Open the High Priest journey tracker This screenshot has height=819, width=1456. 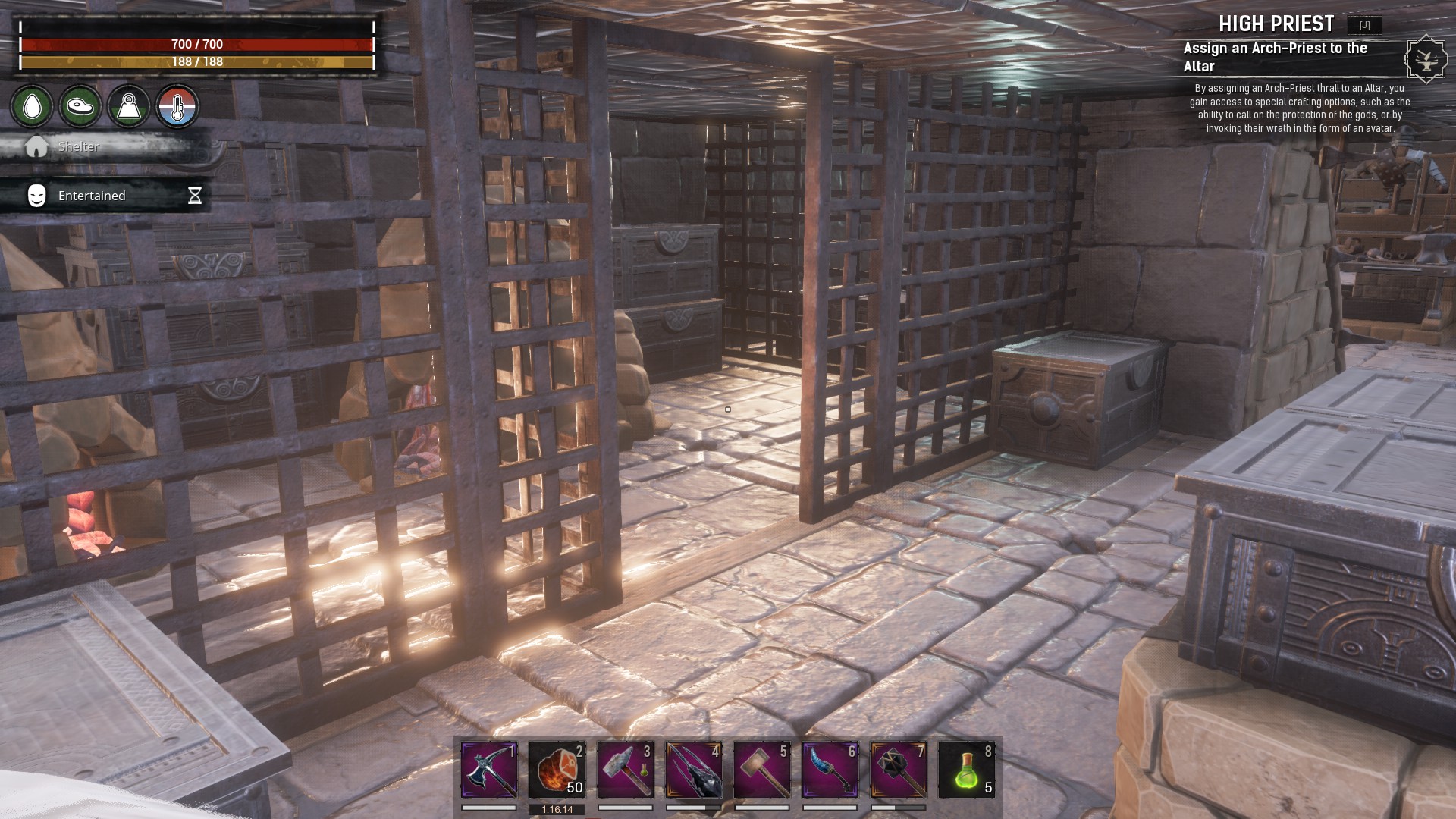pos(1276,24)
